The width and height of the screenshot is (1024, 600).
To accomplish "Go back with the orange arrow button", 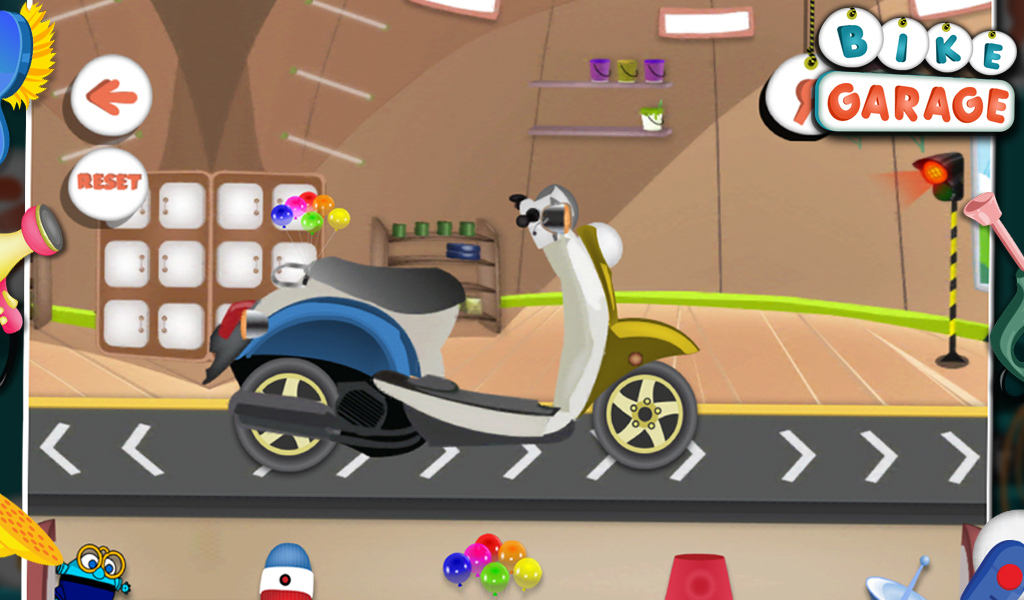I will [x=111, y=95].
